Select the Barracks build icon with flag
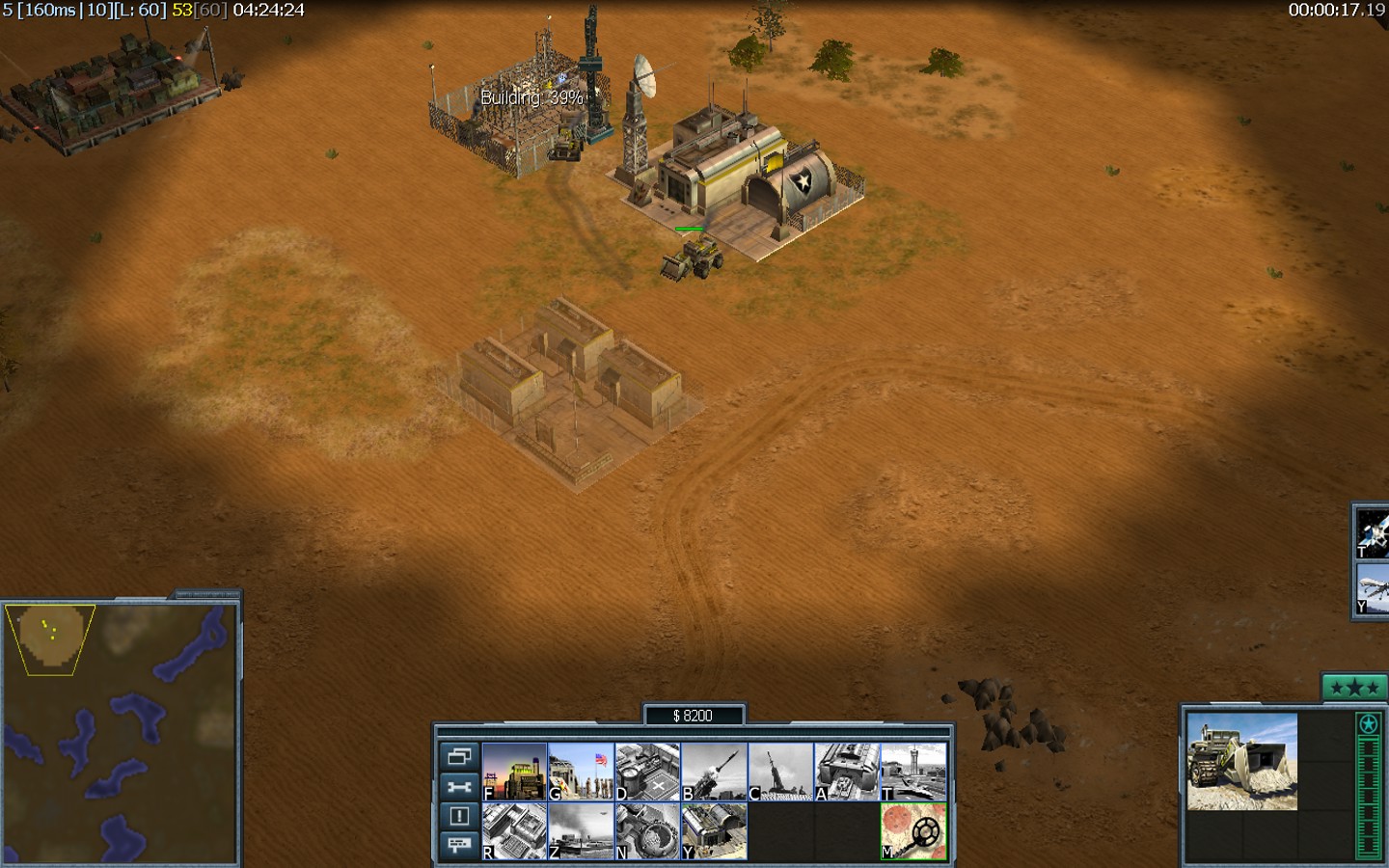 pos(581,771)
